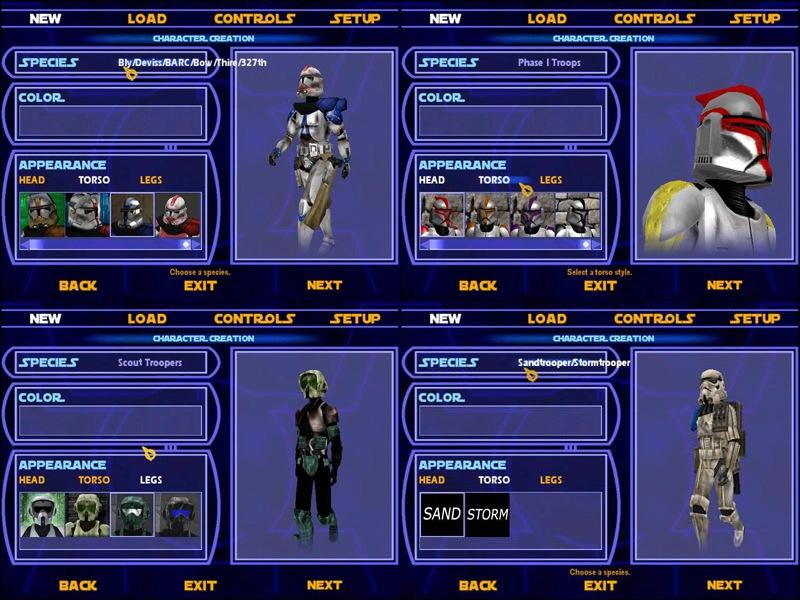
Task: Choose the purple-marked Phase I clone helmet
Action: (x=532, y=215)
